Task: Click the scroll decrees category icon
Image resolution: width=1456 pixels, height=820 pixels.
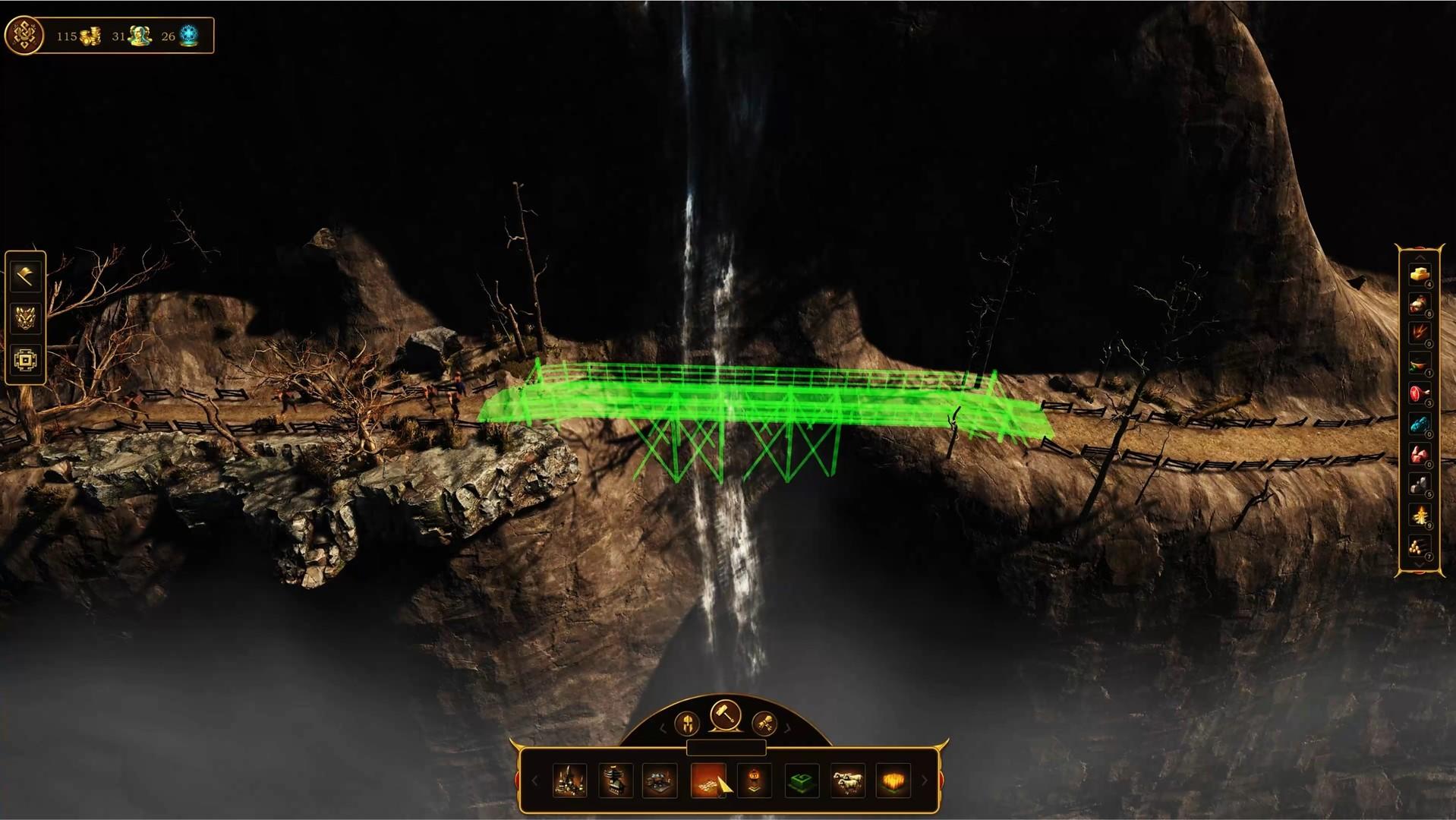Action: 767,724
